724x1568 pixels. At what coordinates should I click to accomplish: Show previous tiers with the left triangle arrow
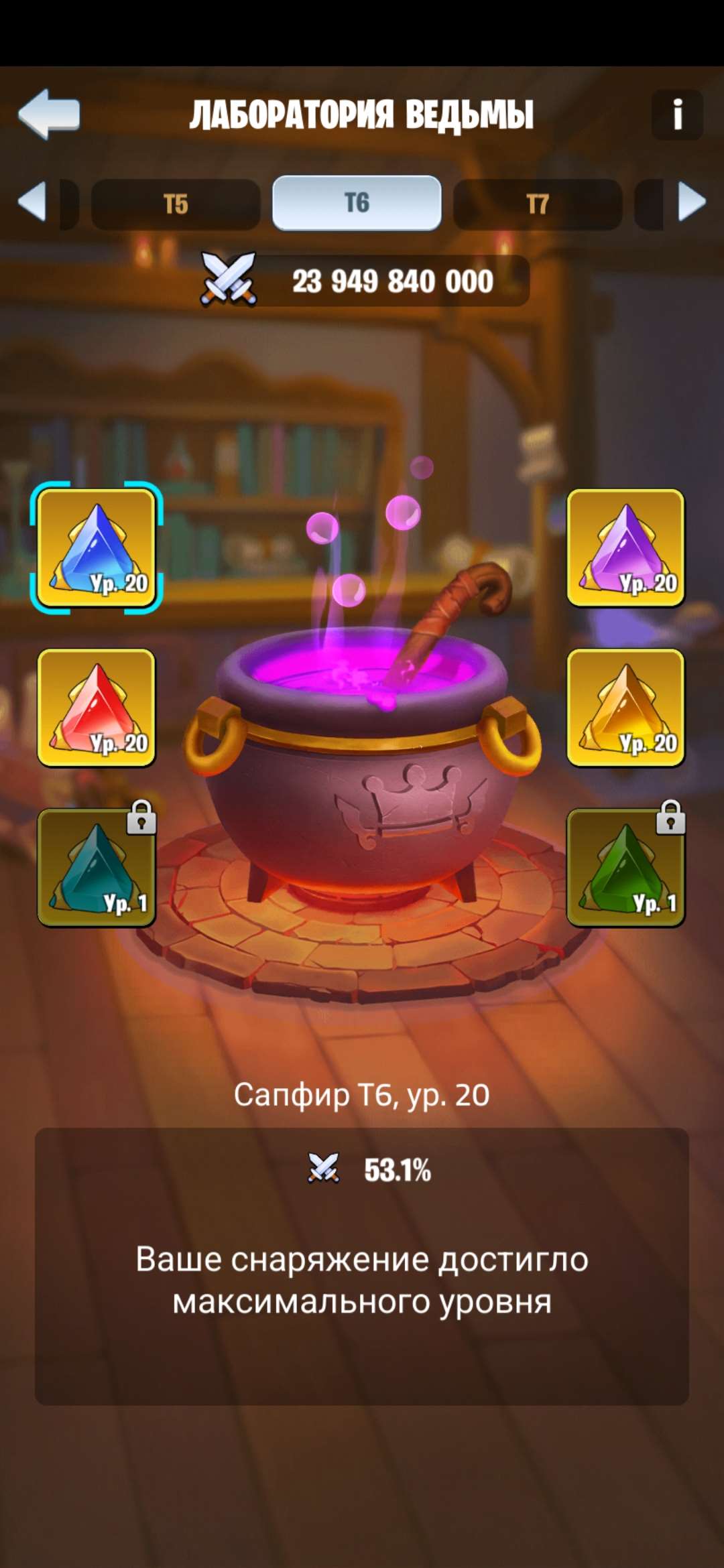pyautogui.click(x=32, y=201)
